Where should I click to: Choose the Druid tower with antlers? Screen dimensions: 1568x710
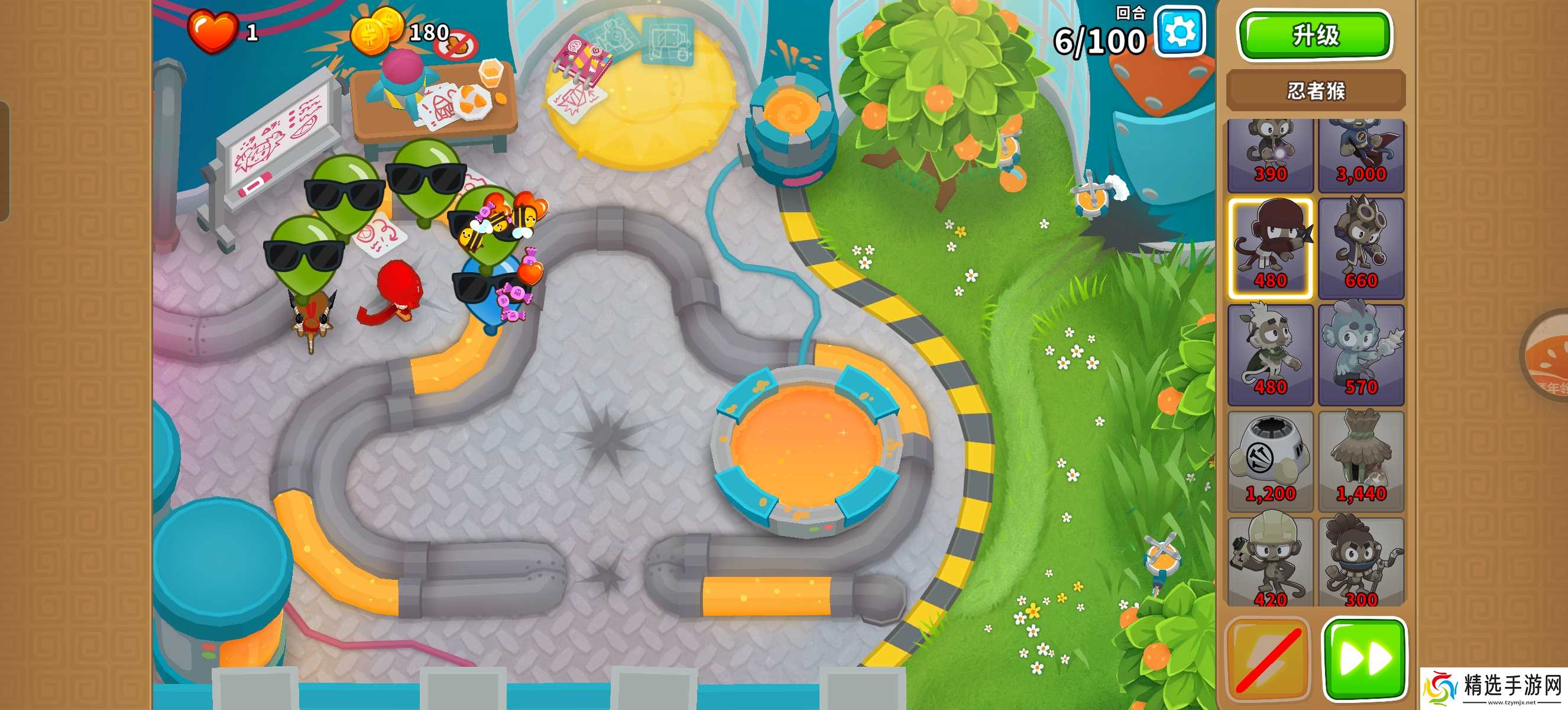(x=1271, y=354)
